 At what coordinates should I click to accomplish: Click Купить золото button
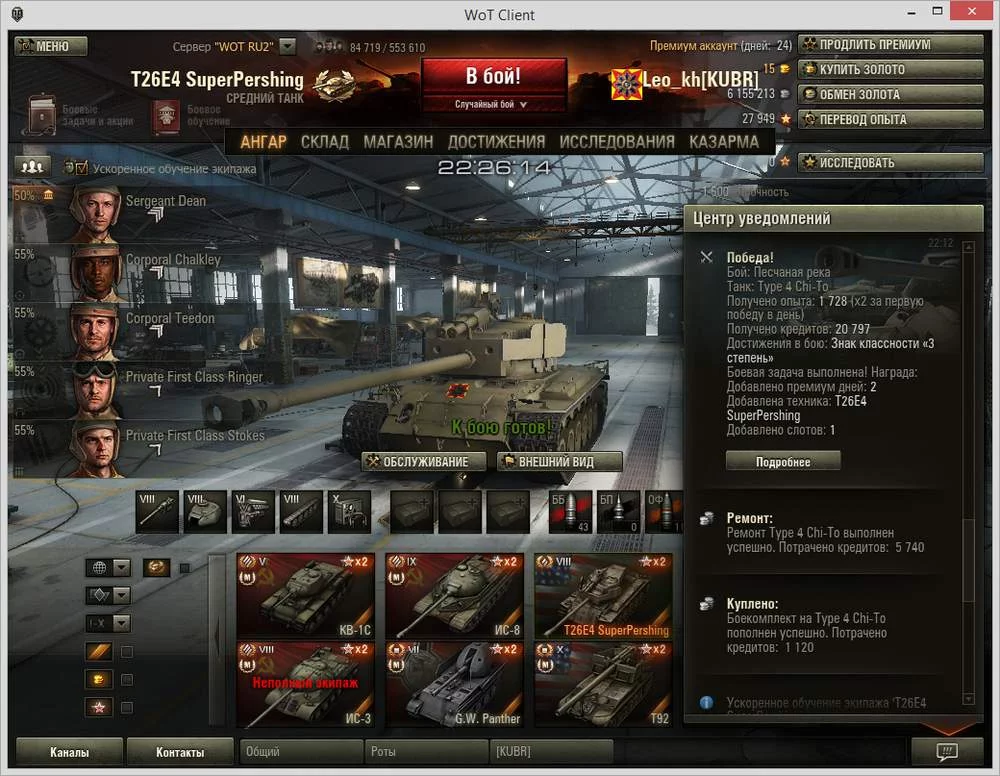click(891, 70)
